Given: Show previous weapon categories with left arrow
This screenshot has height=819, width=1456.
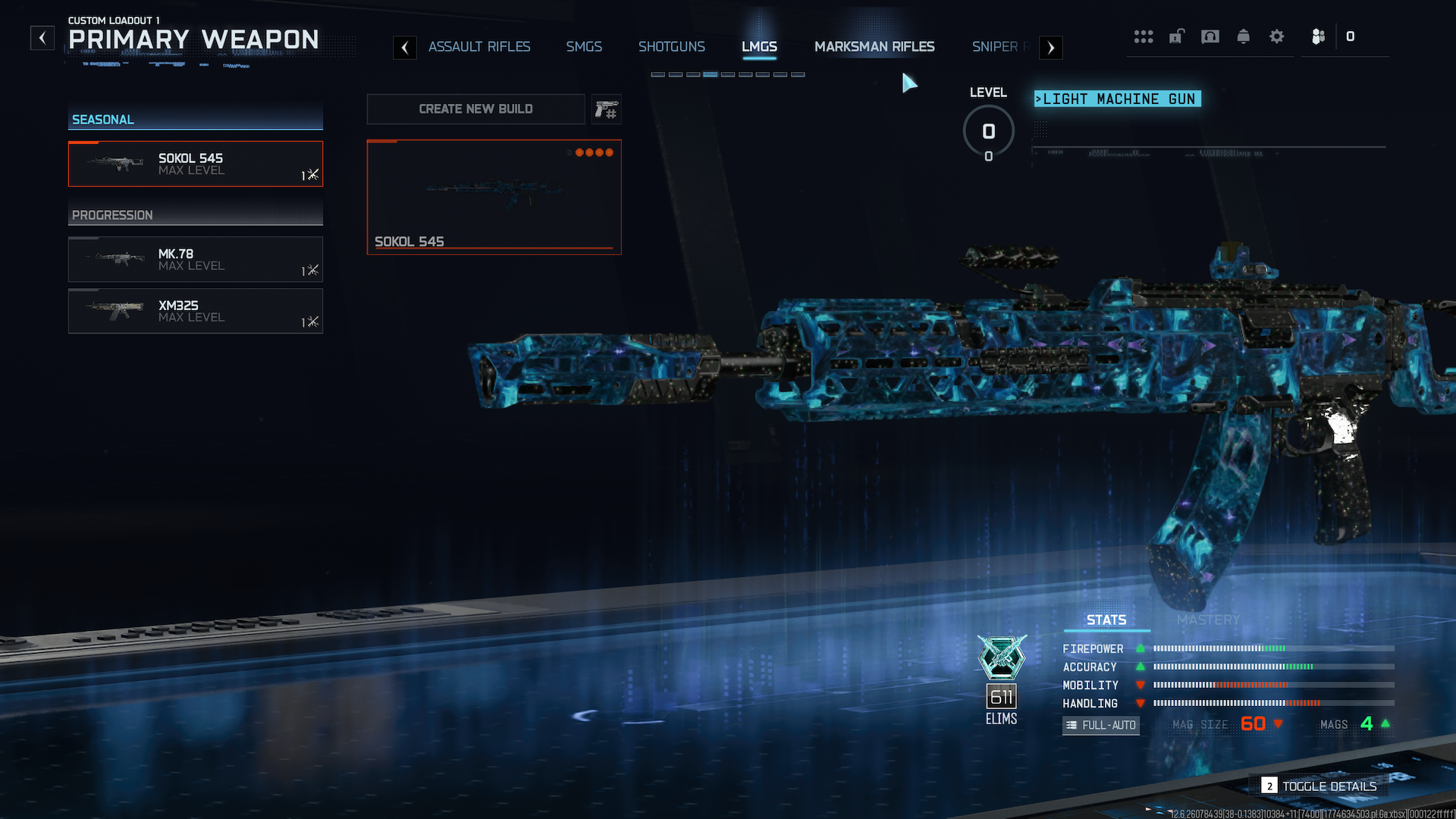Looking at the screenshot, I should (405, 48).
